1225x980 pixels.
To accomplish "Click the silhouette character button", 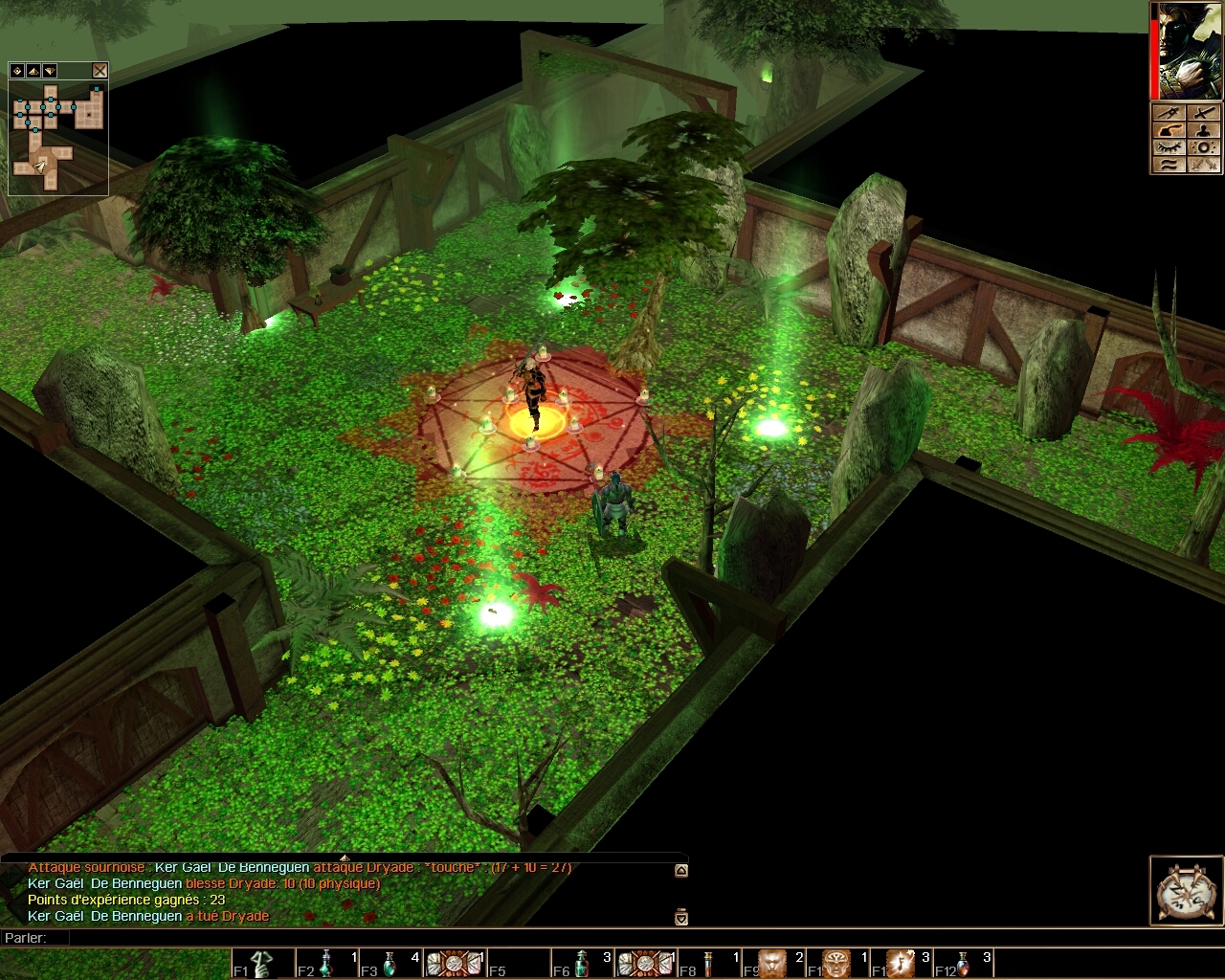I will click(1204, 130).
